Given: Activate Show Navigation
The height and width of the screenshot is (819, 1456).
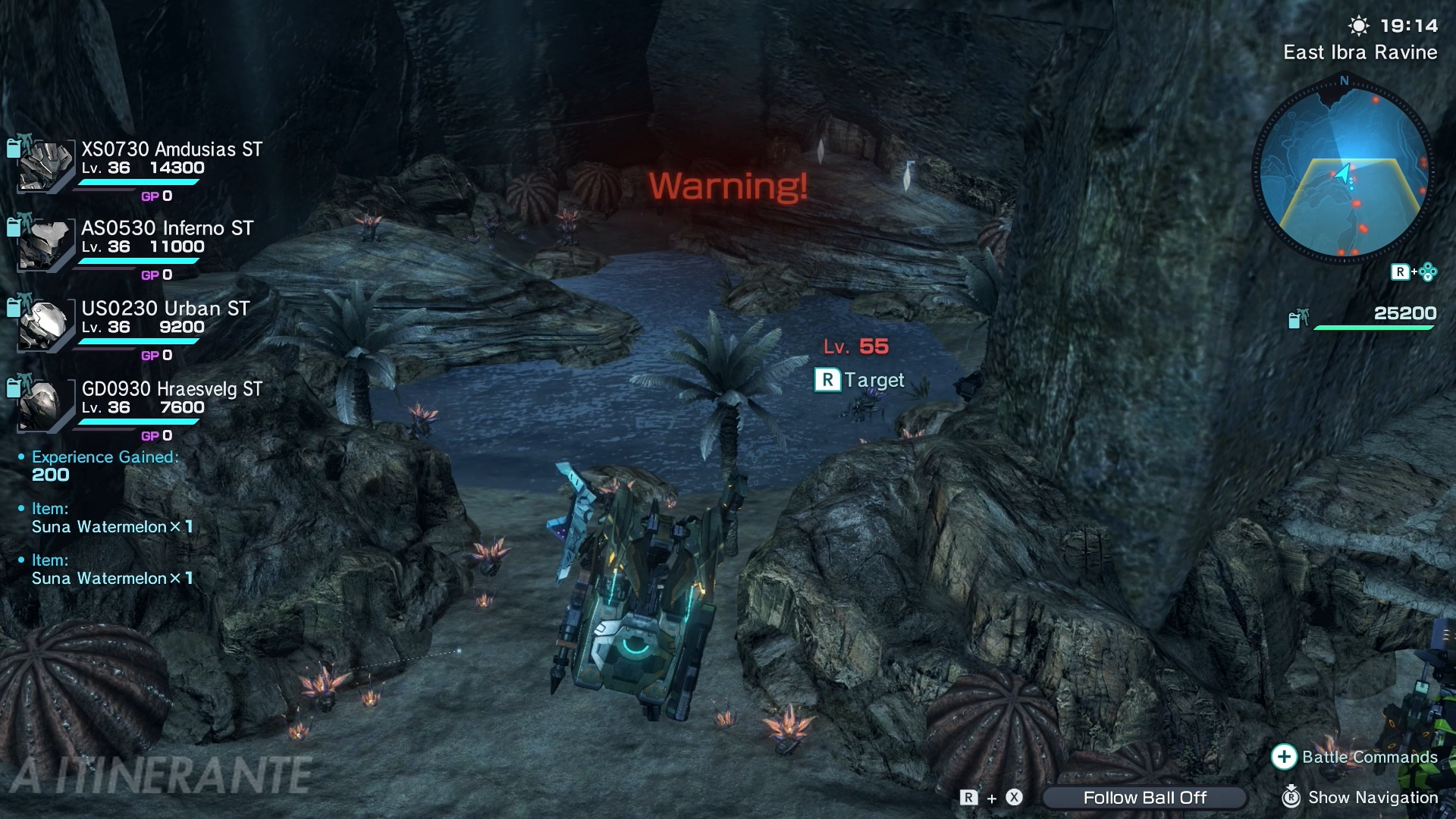Looking at the screenshot, I should pyautogui.click(x=1360, y=798).
